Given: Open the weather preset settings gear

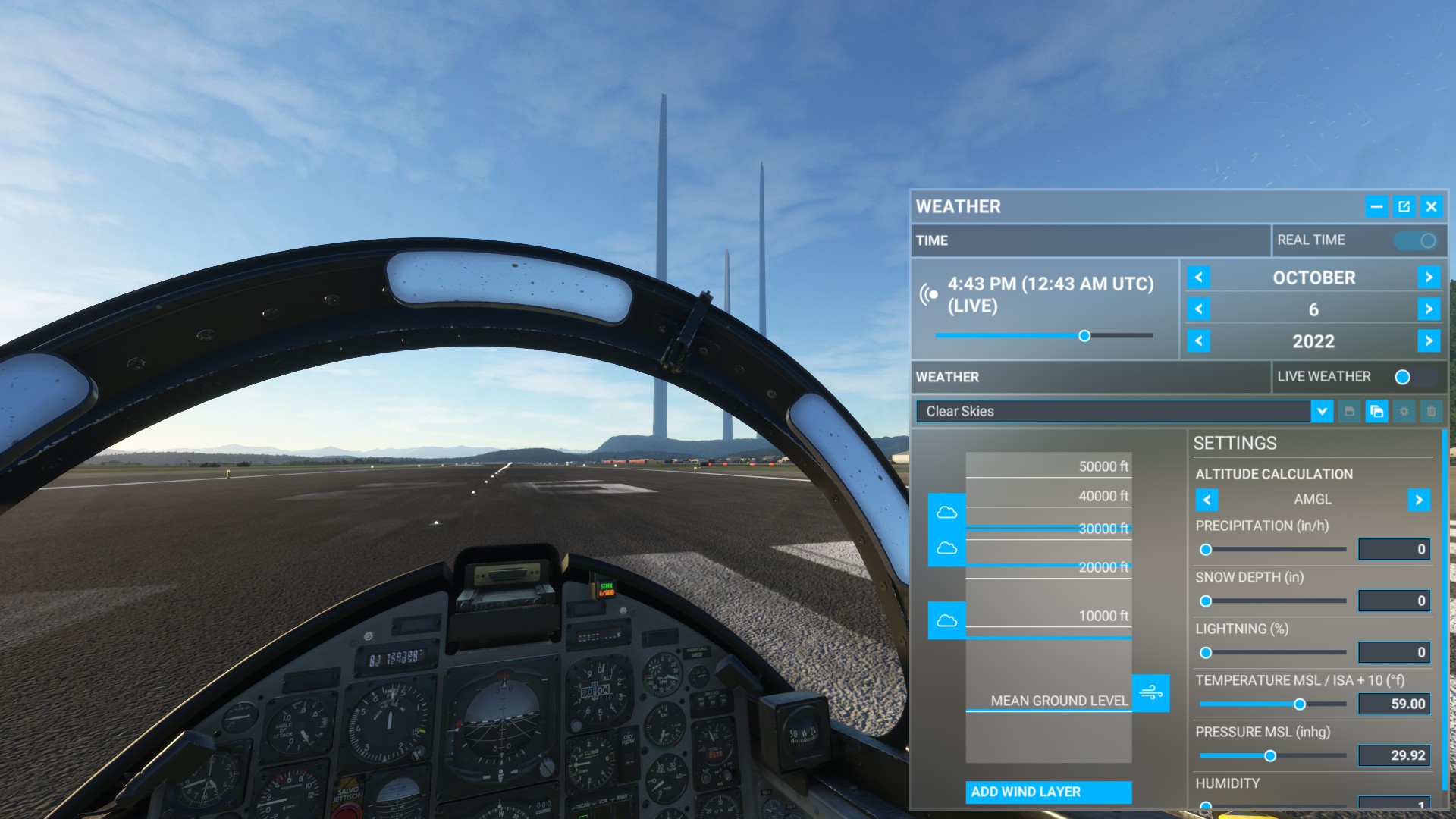Looking at the screenshot, I should [1404, 412].
